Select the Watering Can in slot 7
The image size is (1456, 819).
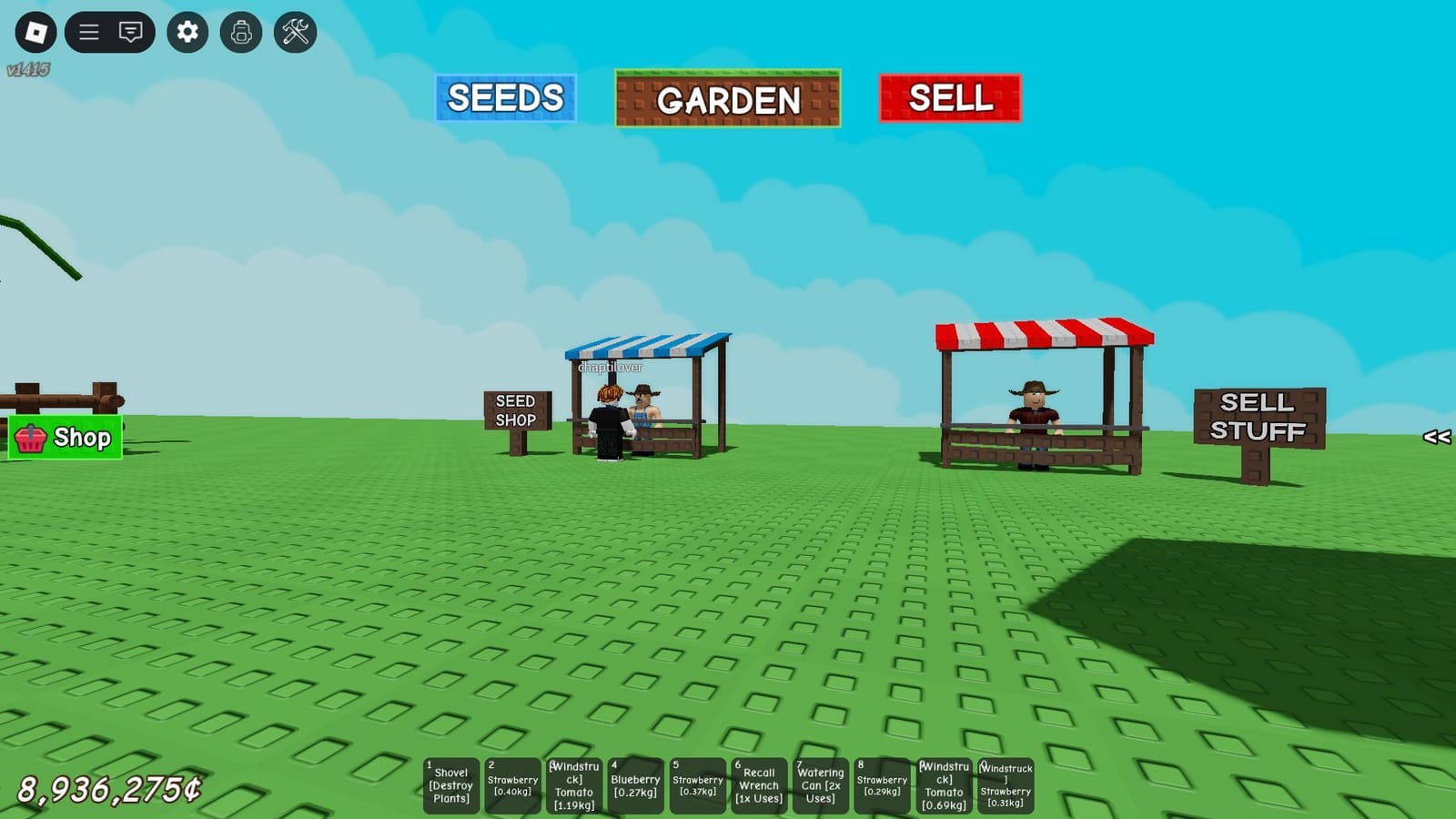tap(820, 784)
